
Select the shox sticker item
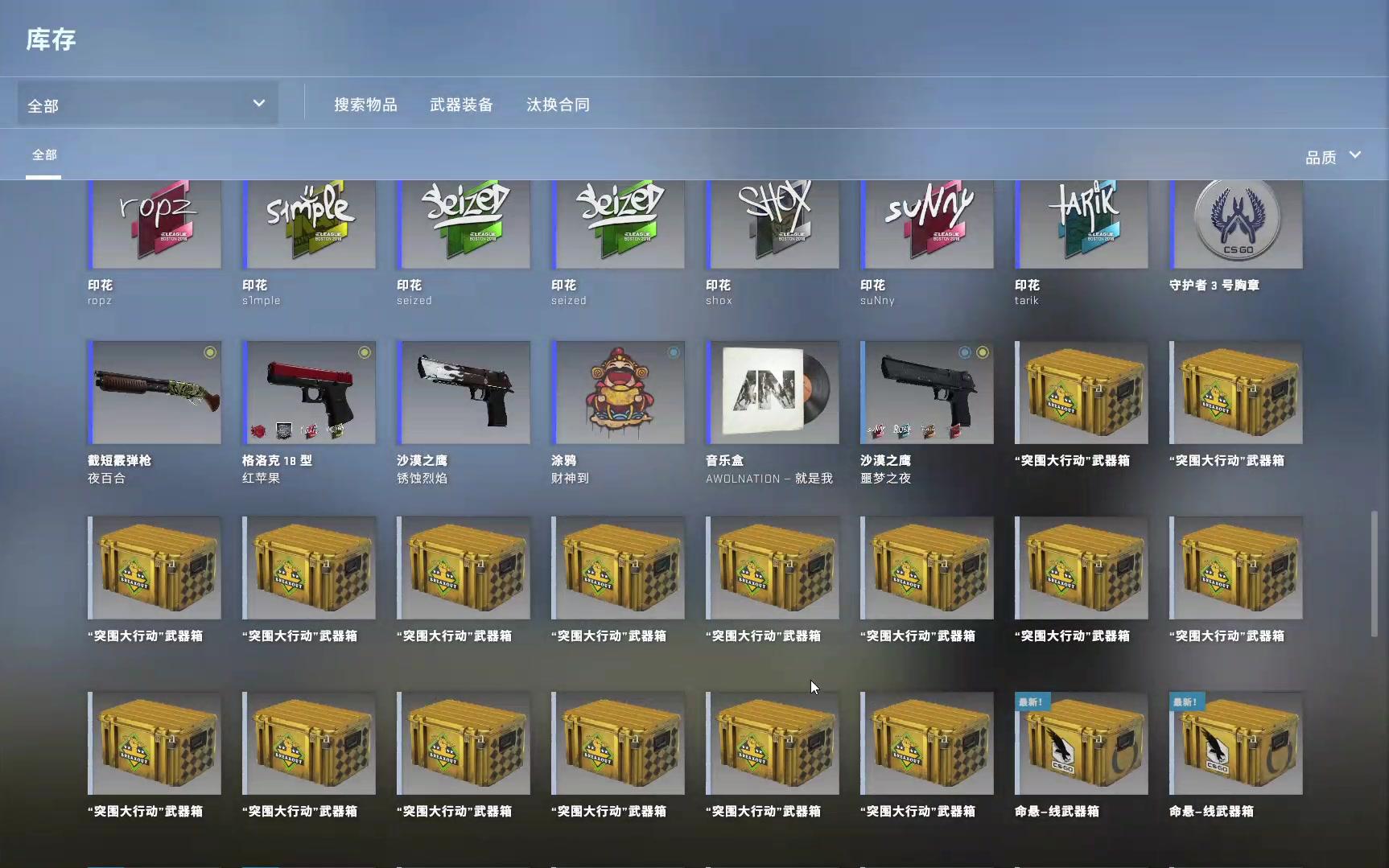[x=772, y=225]
